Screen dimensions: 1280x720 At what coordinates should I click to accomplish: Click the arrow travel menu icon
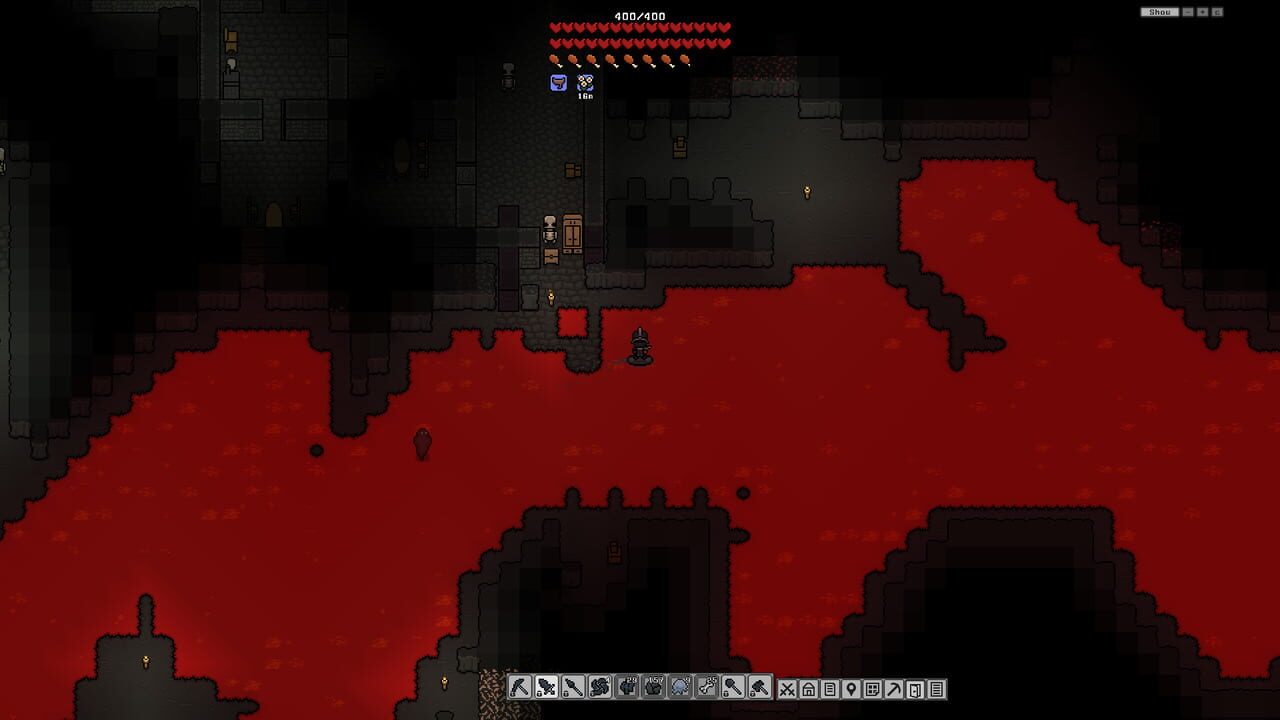(x=896, y=690)
